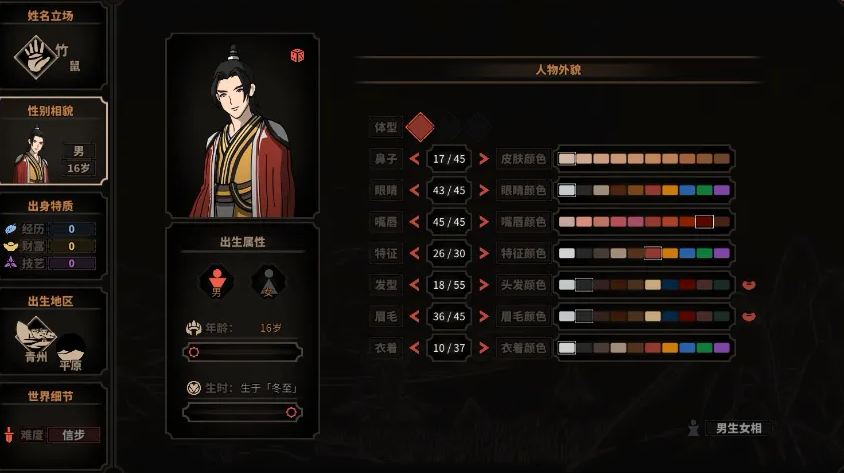Screen dimensions: 844x473
Task: Click the red lips icon beside 头发颜色
Action: pos(748,285)
